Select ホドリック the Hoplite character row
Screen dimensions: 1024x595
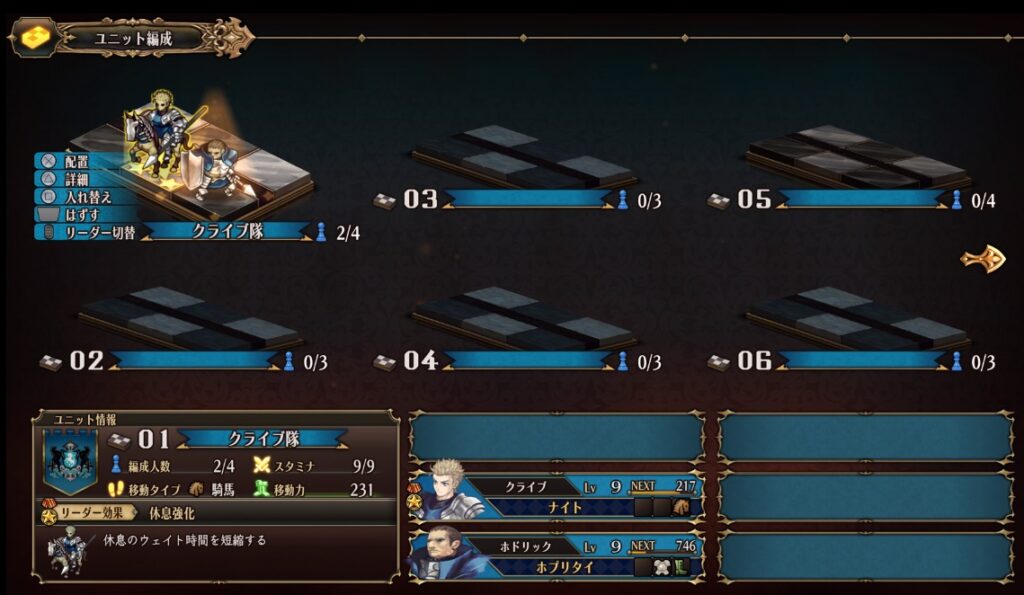[x=556, y=556]
